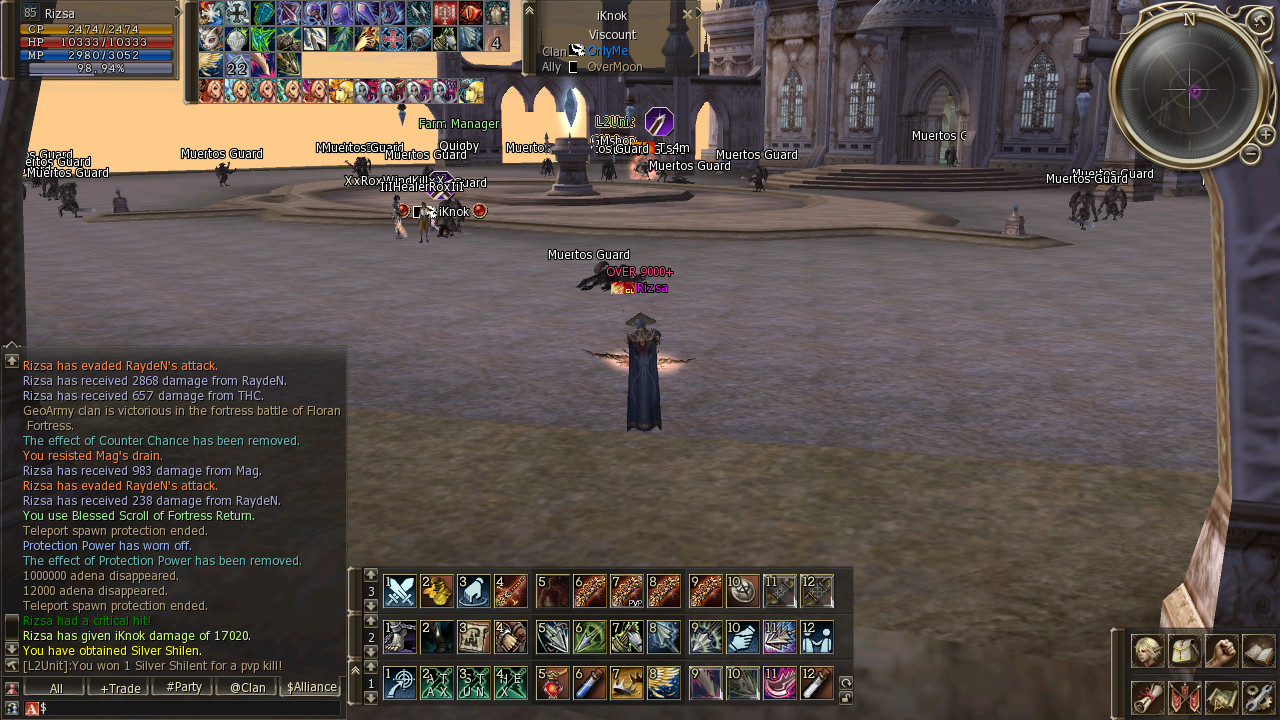Switch to the #Party chat tab
The height and width of the screenshot is (720, 1280).
pyautogui.click(x=184, y=688)
